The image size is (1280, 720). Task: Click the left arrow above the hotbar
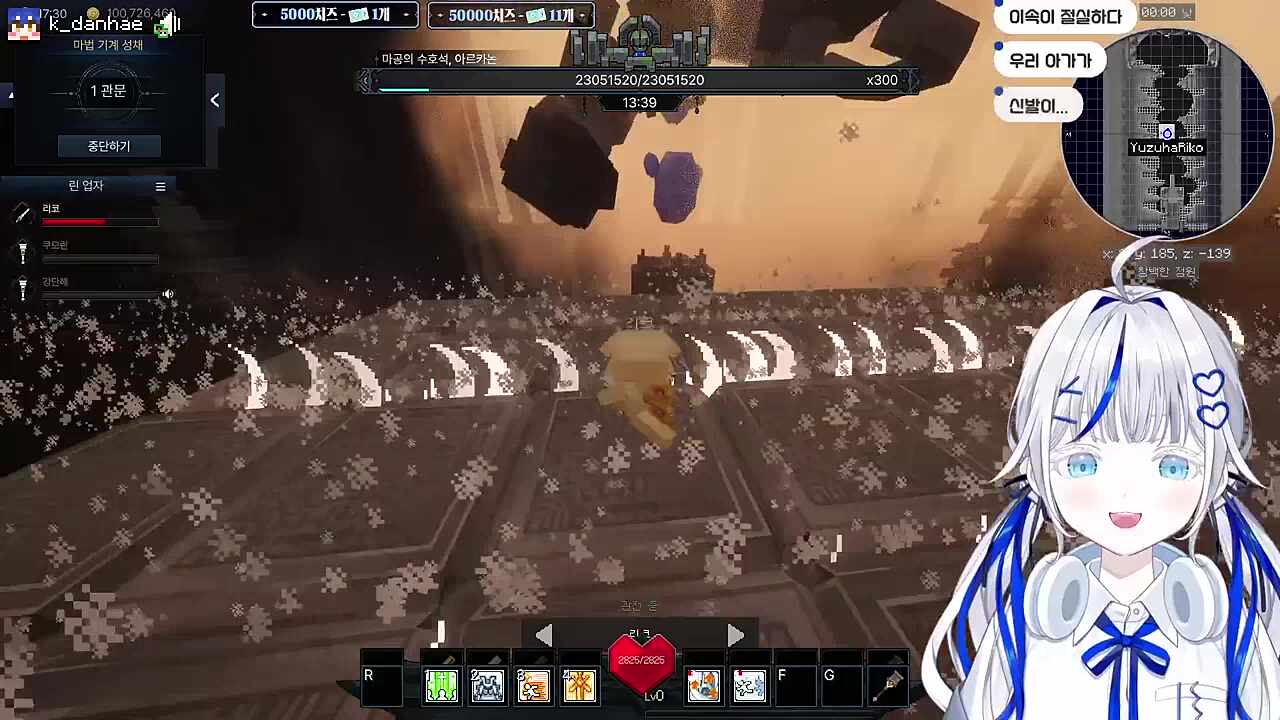pos(543,635)
